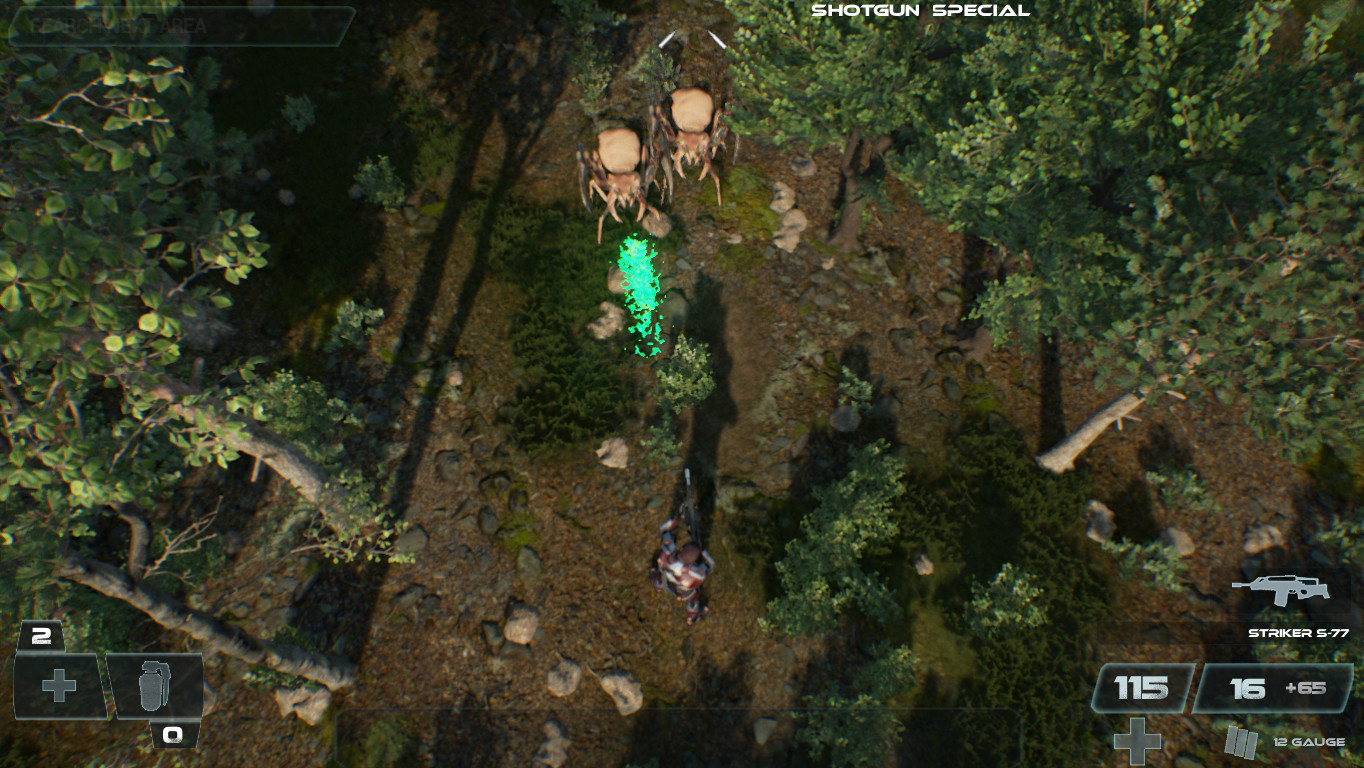Select the weapon crosshair marker at top
The width and height of the screenshot is (1364, 768).
click(x=690, y=38)
